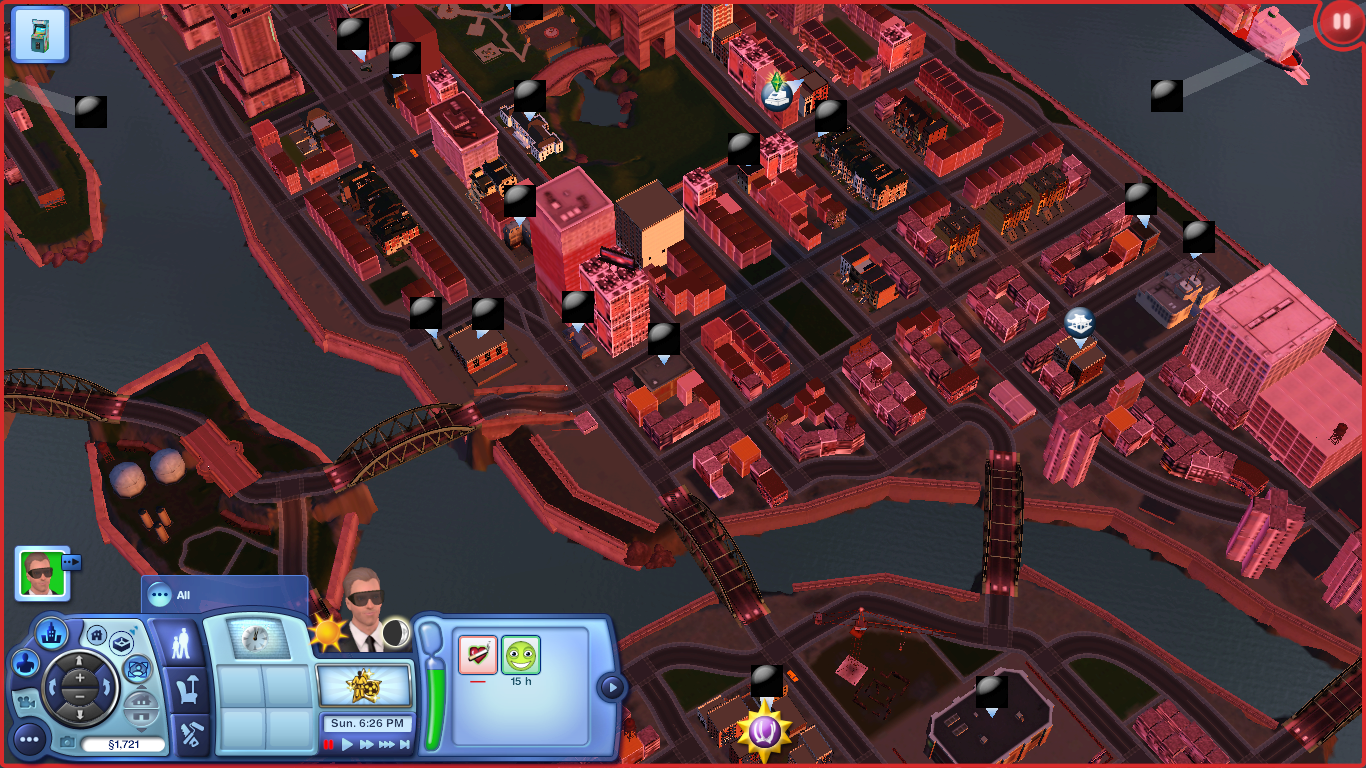Click the up arrow above the walls toggle
The width and height of the screenshot is (1366, 768).
tap(140, 687)
